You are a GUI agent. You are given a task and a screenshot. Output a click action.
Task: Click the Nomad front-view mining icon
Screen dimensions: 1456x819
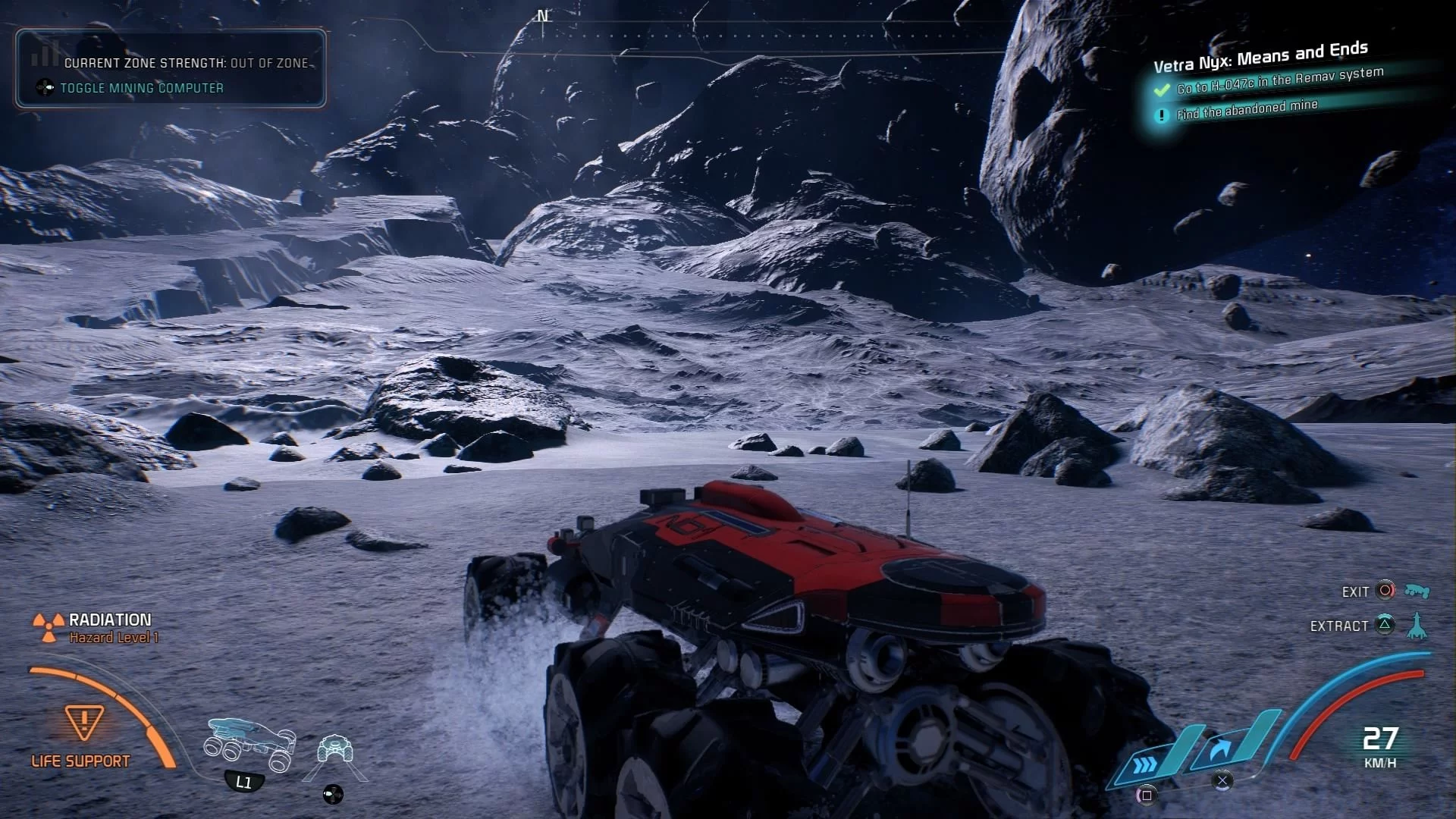(334, 751)
